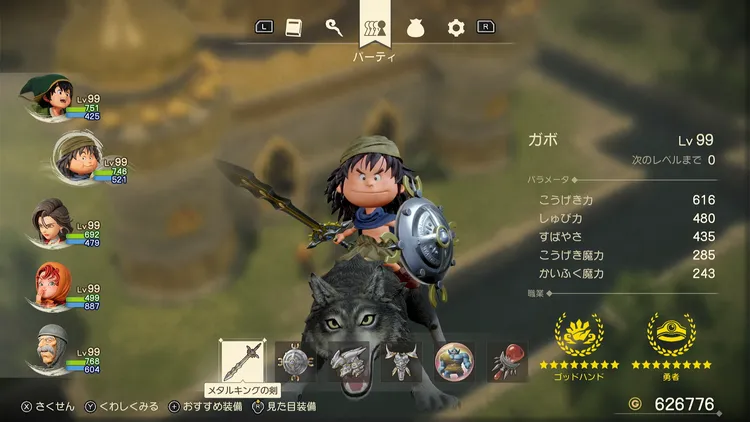Select the Metal King Sword weapon slot

click(x=243, y=362)
